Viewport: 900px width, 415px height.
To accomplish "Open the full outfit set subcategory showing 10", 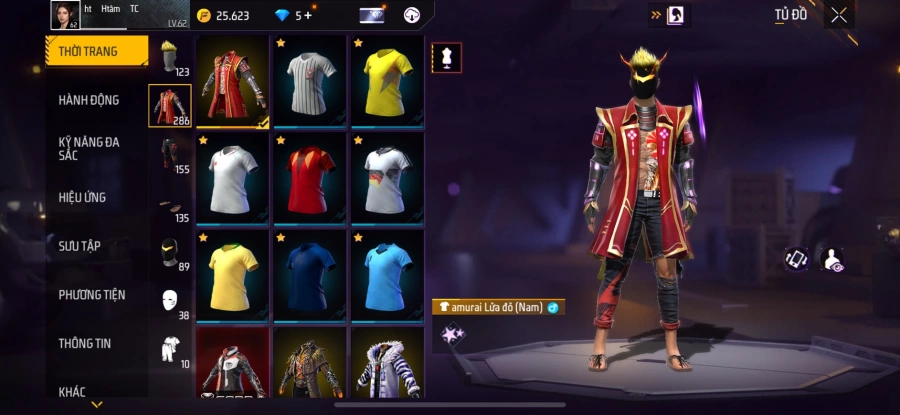I will pos(169,349).
